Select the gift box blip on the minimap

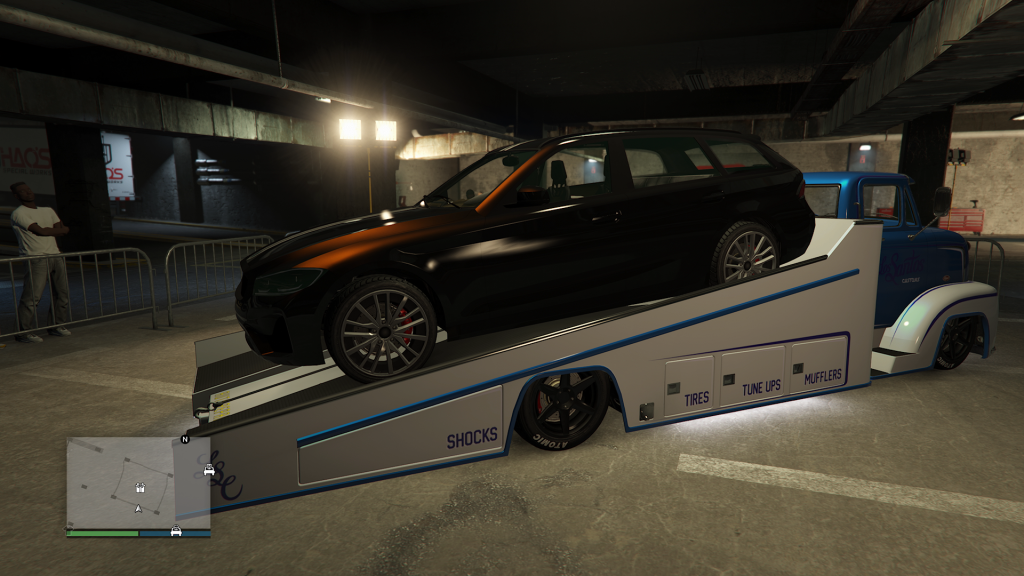click(x=140, y=488)
